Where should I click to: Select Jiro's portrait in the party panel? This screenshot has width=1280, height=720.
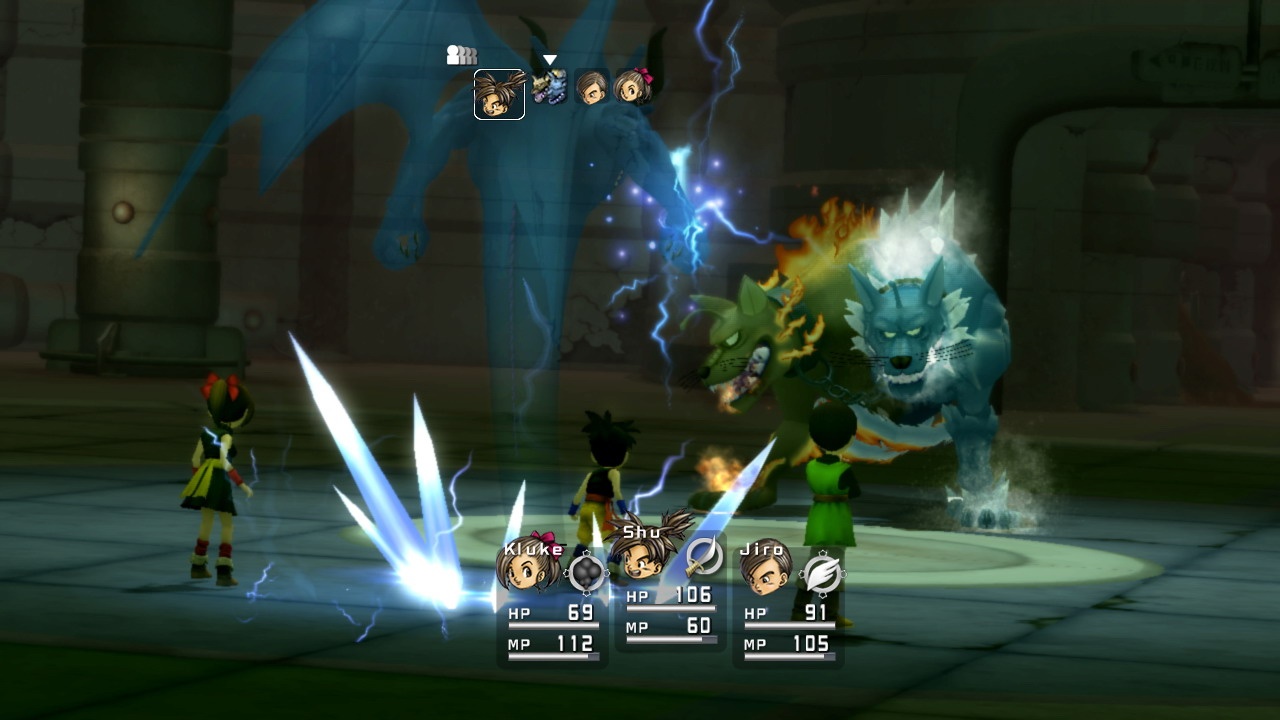coord(765,567)
